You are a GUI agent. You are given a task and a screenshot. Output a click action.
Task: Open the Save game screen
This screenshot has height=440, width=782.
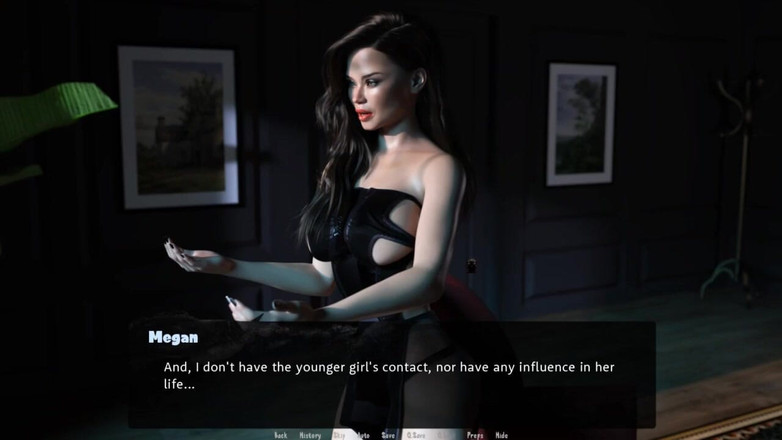(388, 435)
